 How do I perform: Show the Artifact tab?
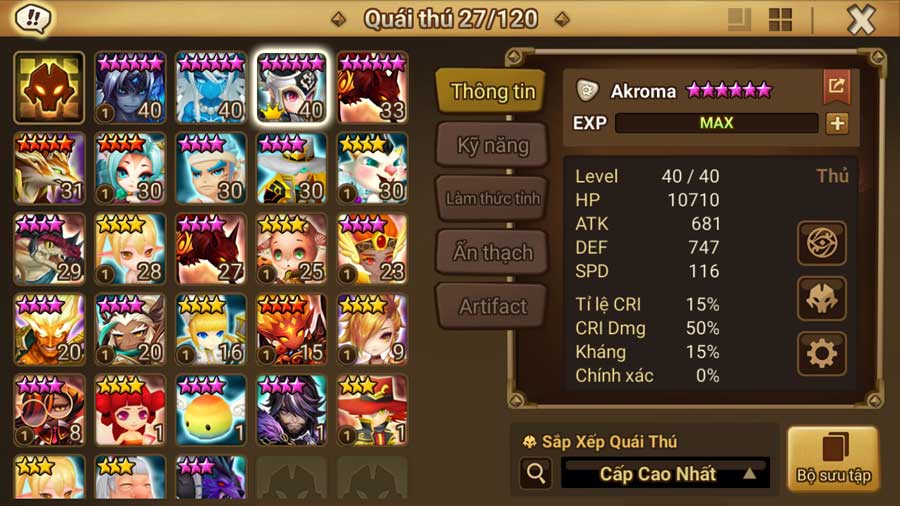point(492,306)
